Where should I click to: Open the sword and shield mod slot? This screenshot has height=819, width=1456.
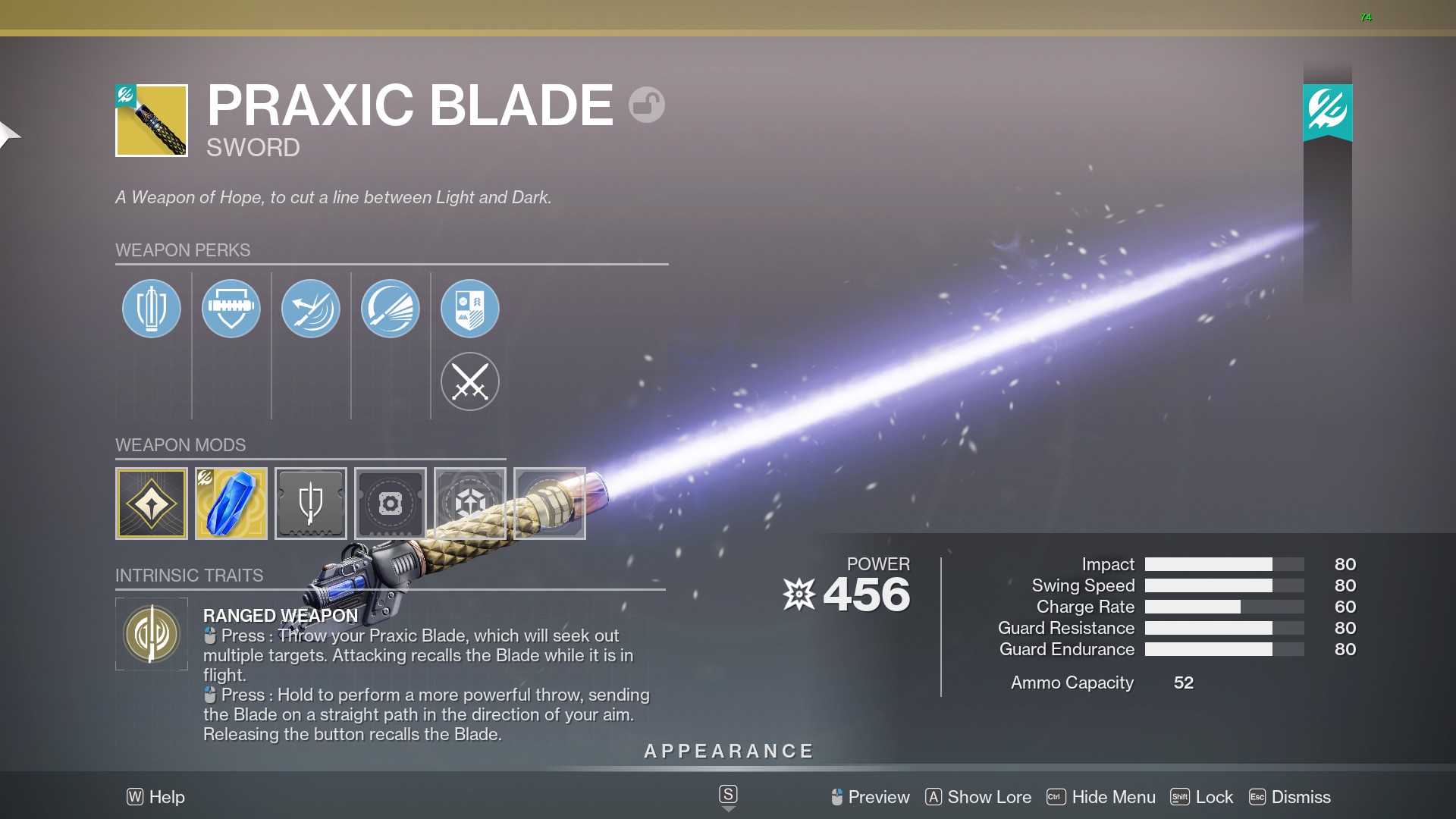311,504
